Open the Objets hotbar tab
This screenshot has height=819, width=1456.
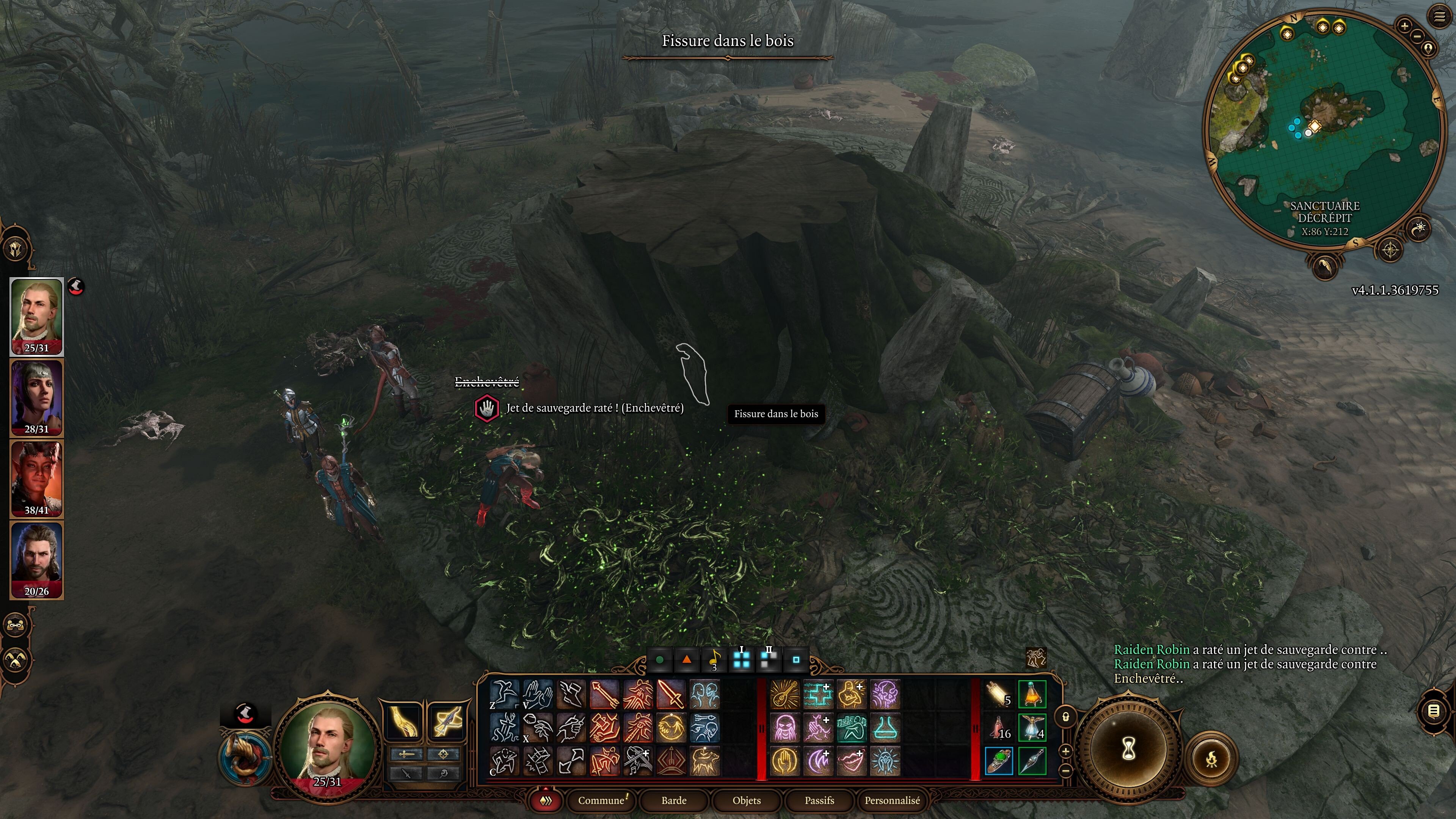coord(746,800)
